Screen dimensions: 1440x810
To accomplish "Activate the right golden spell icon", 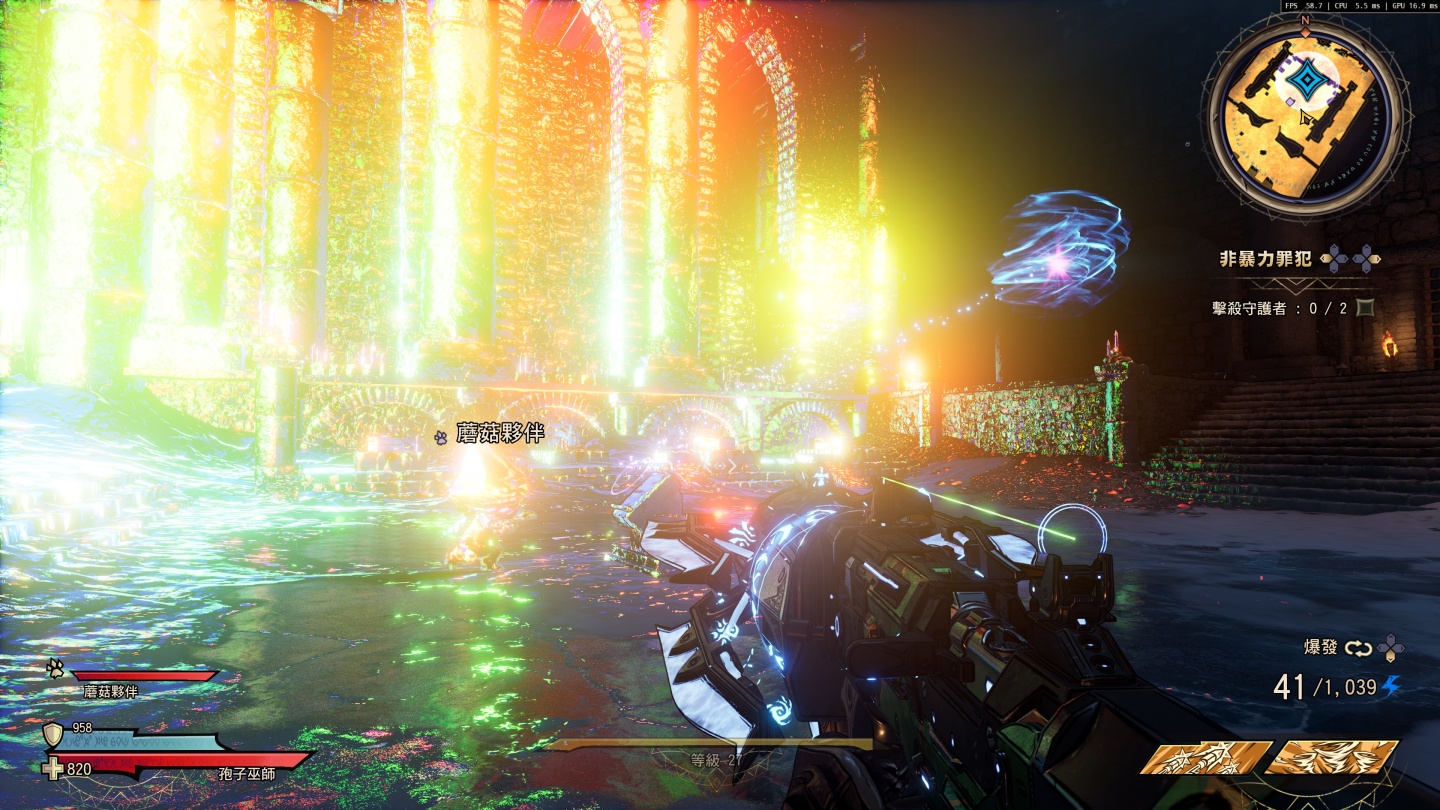I will [x=1333, y=759].
